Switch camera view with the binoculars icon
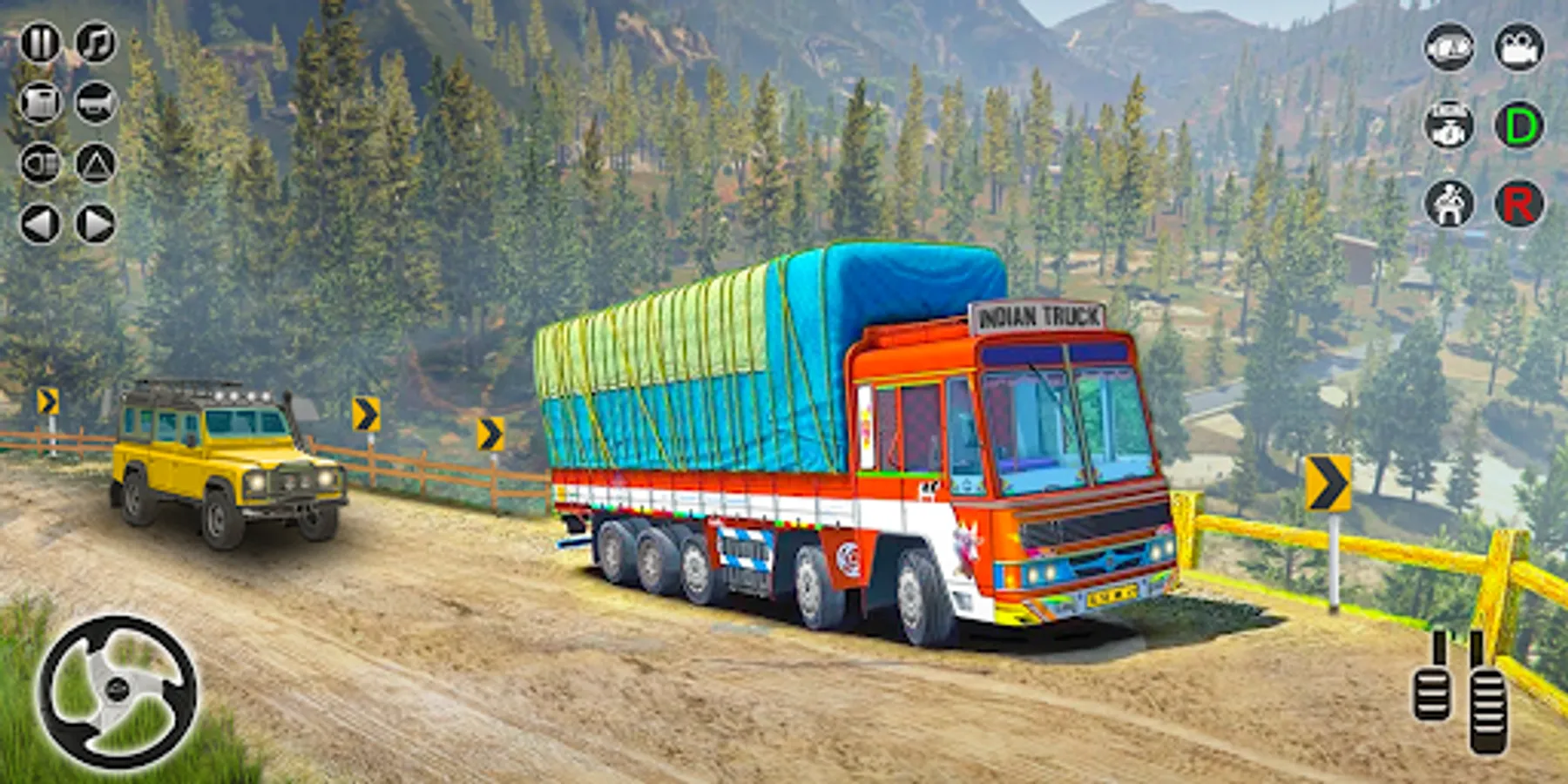Viewport: 1568px width, 784px height. click(1449, 49)
